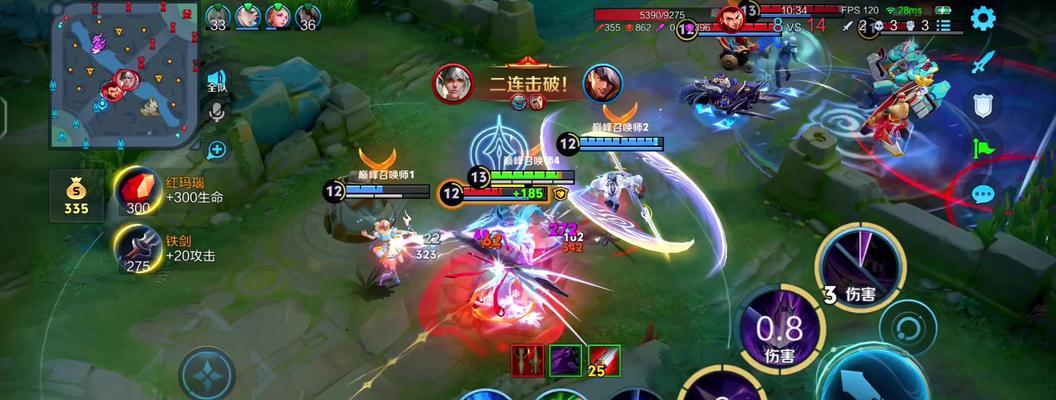Select the green flag gather signal icon
The image size is (1056, 400).
[x=983, y=149]
